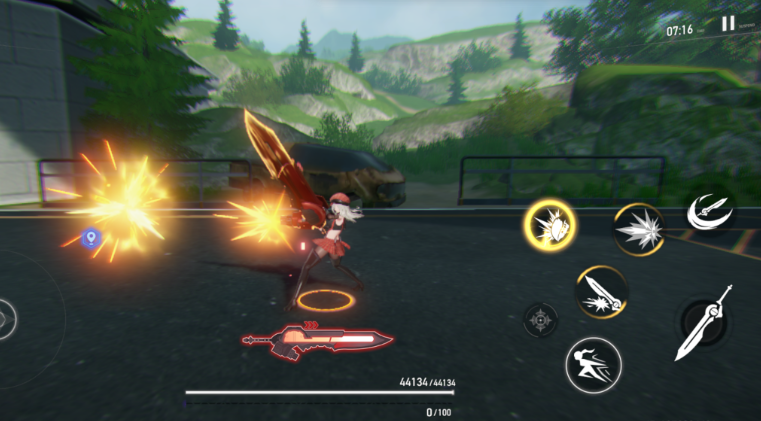Activate the sword thrust impact skill

tap(601, 291)
